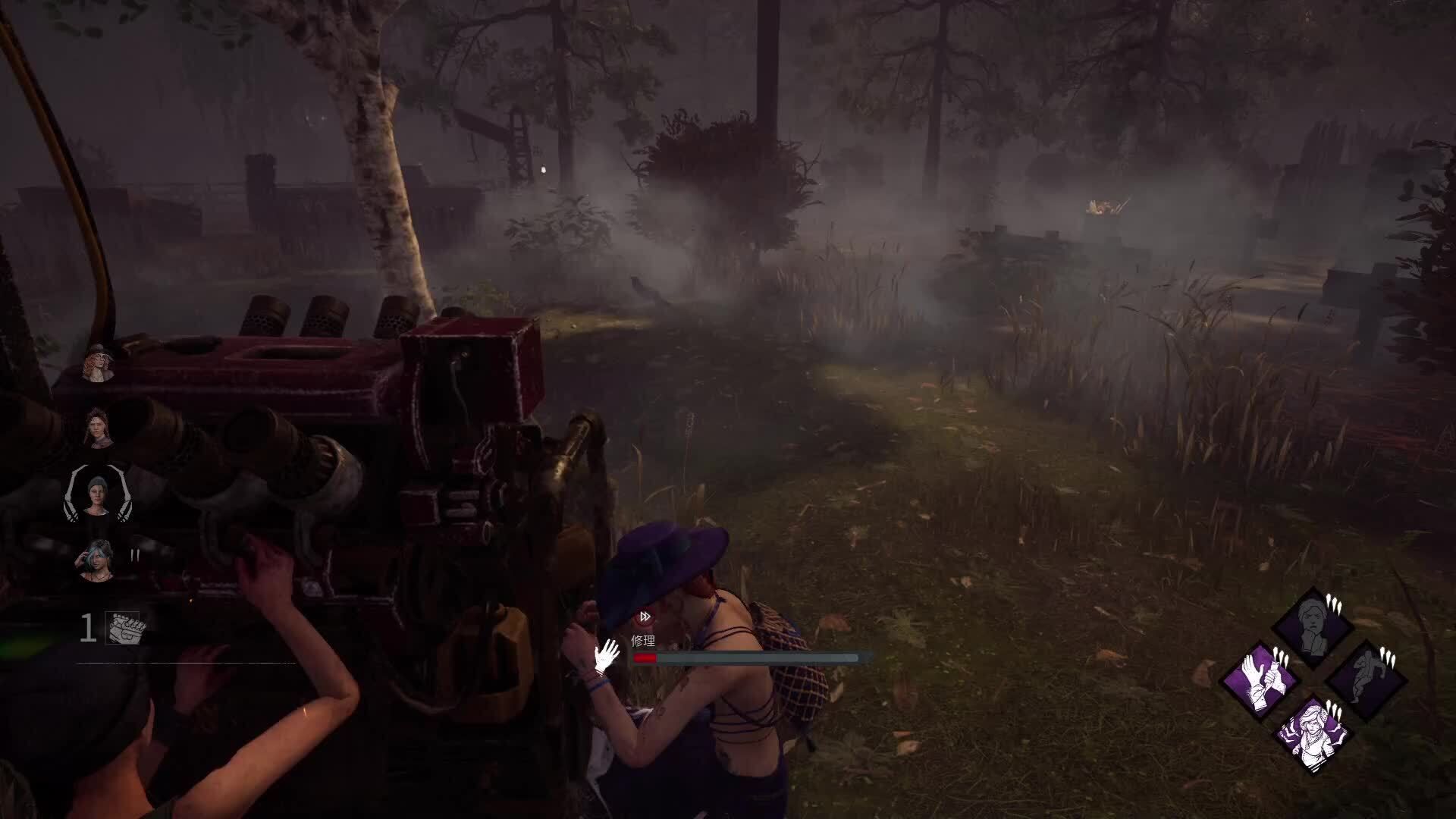1456x819 pixels.
Task: Choose the beanie survivor portrait framed by claws
Action: (99, 494)
